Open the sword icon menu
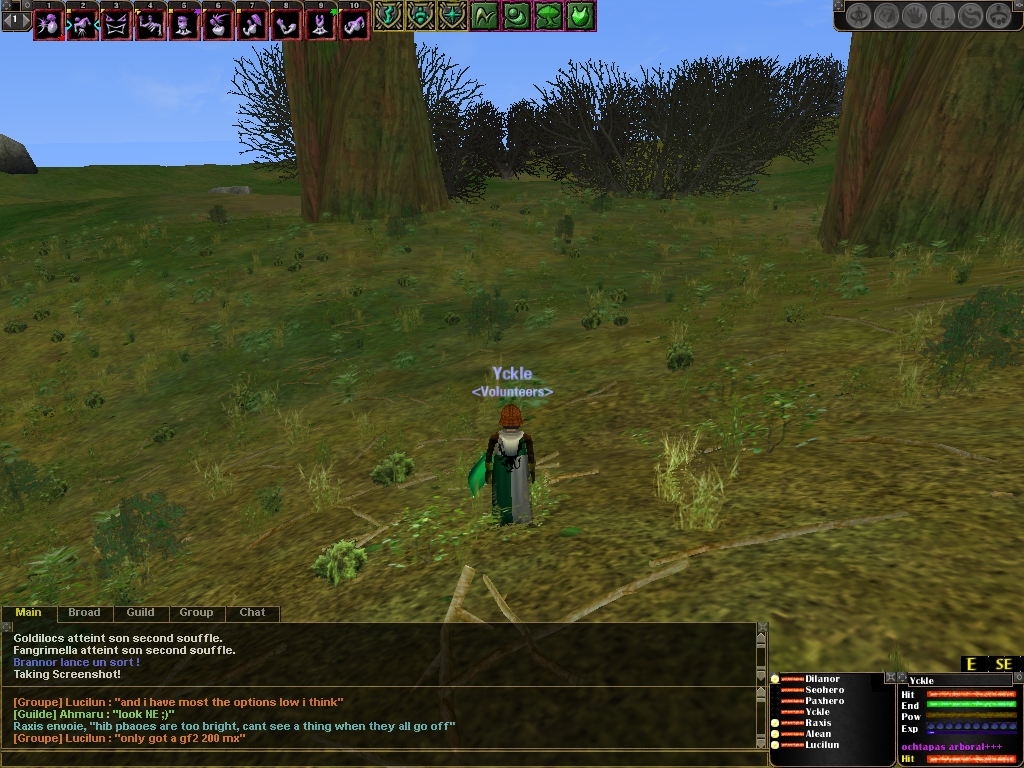Image resolution: width=1024 pixels, height=768 pixels. (x=944, y=16)
